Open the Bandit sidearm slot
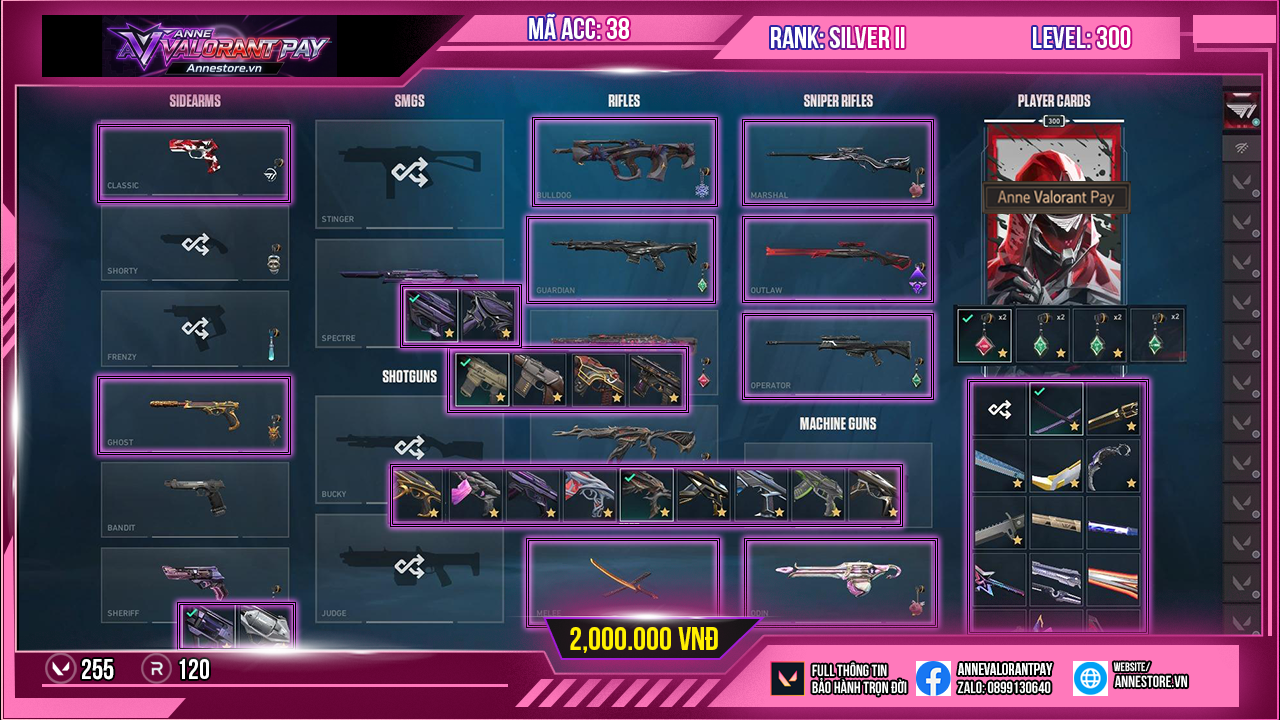 [194, 499]
